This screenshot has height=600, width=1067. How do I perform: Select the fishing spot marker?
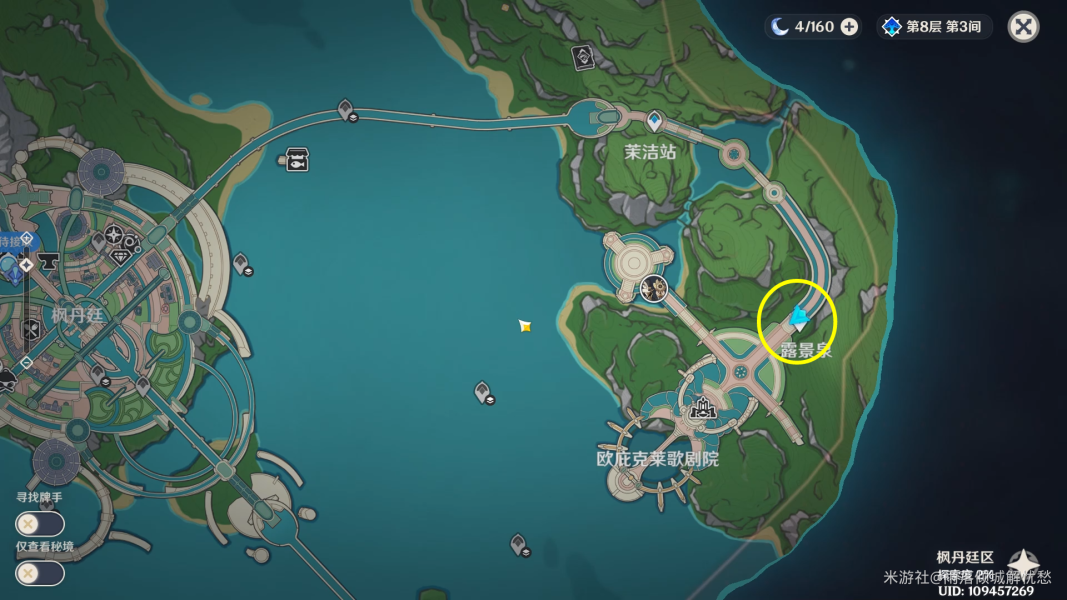tap(297, 160)
